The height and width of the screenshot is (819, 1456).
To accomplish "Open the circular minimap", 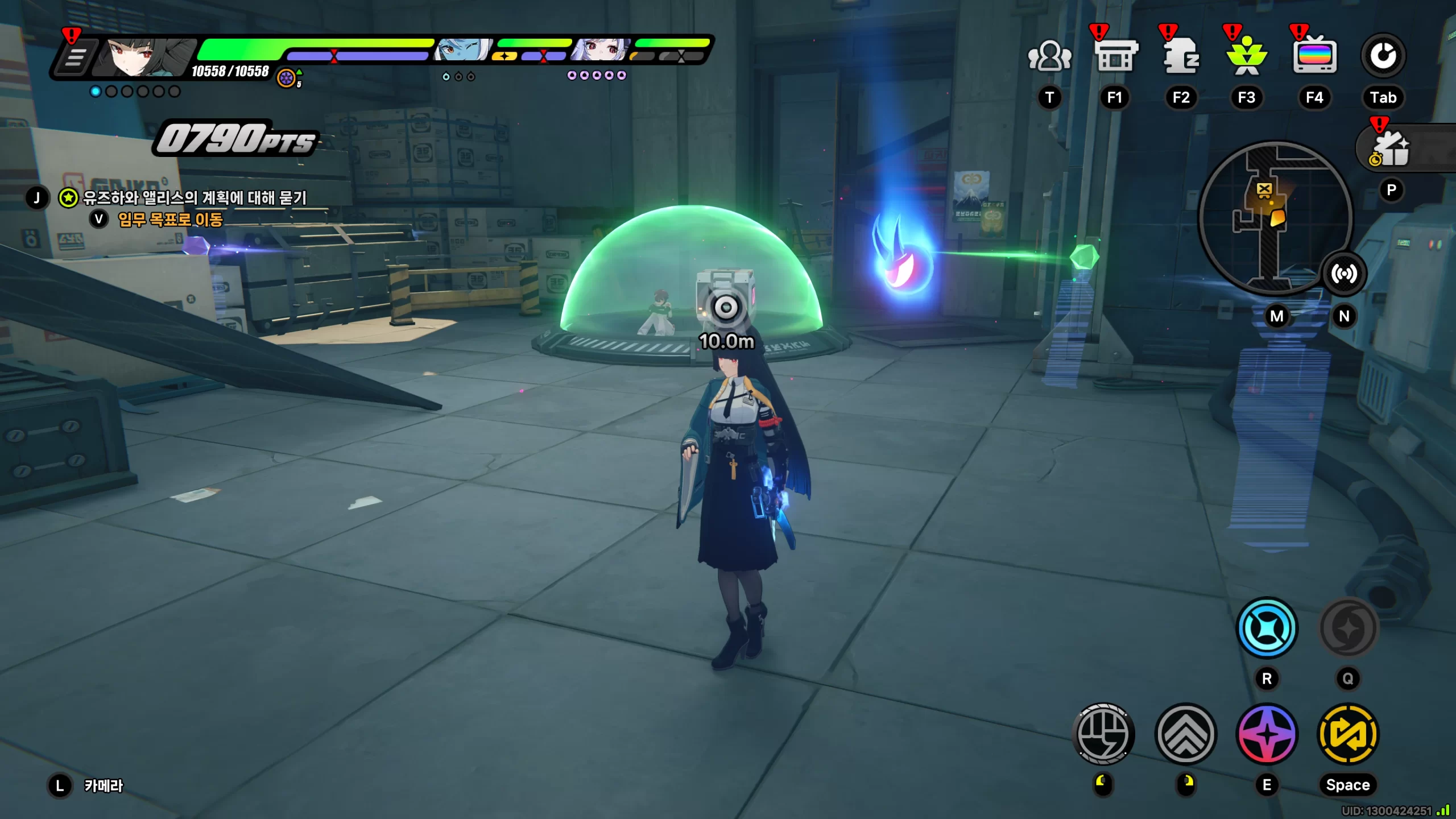I will (x=1274, y=216).
